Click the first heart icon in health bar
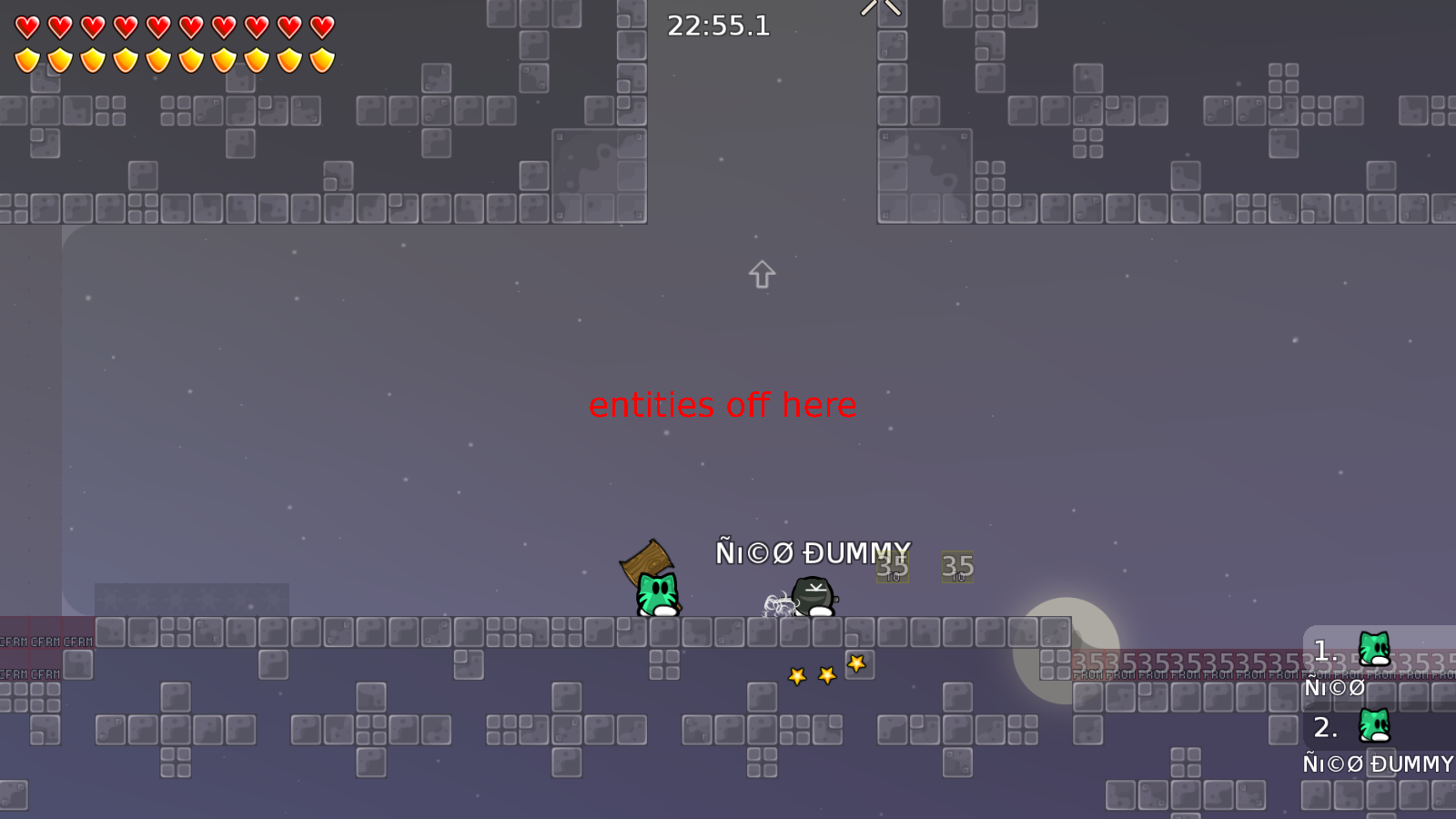This screenshot has height=819, width=1456. tap(25, 25)
